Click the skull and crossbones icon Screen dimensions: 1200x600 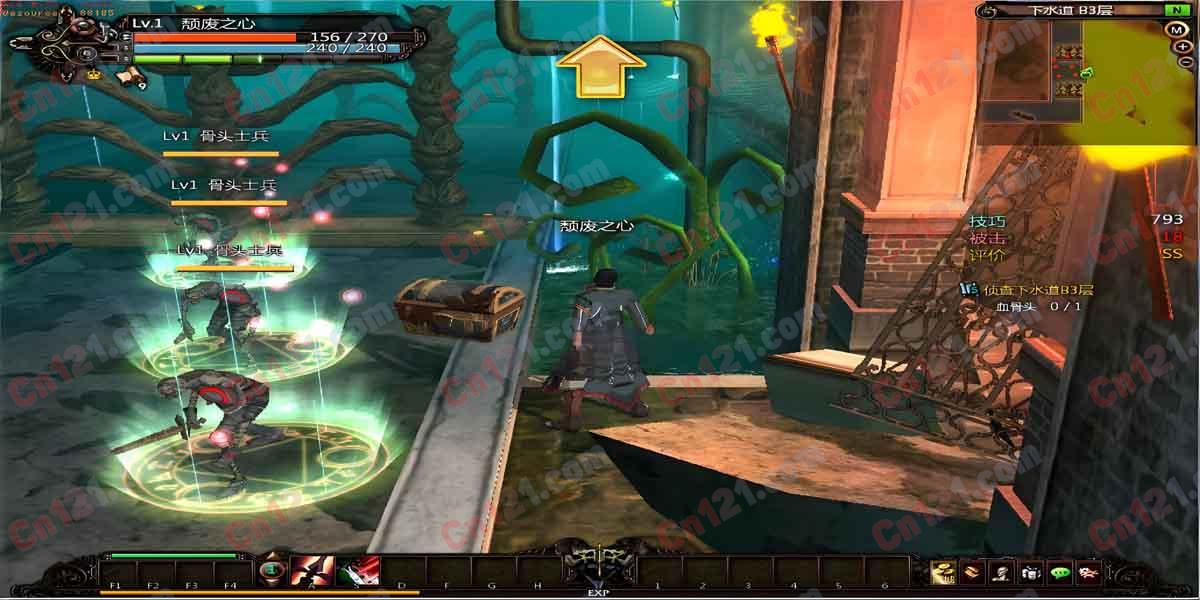[x=1089, y=573]
